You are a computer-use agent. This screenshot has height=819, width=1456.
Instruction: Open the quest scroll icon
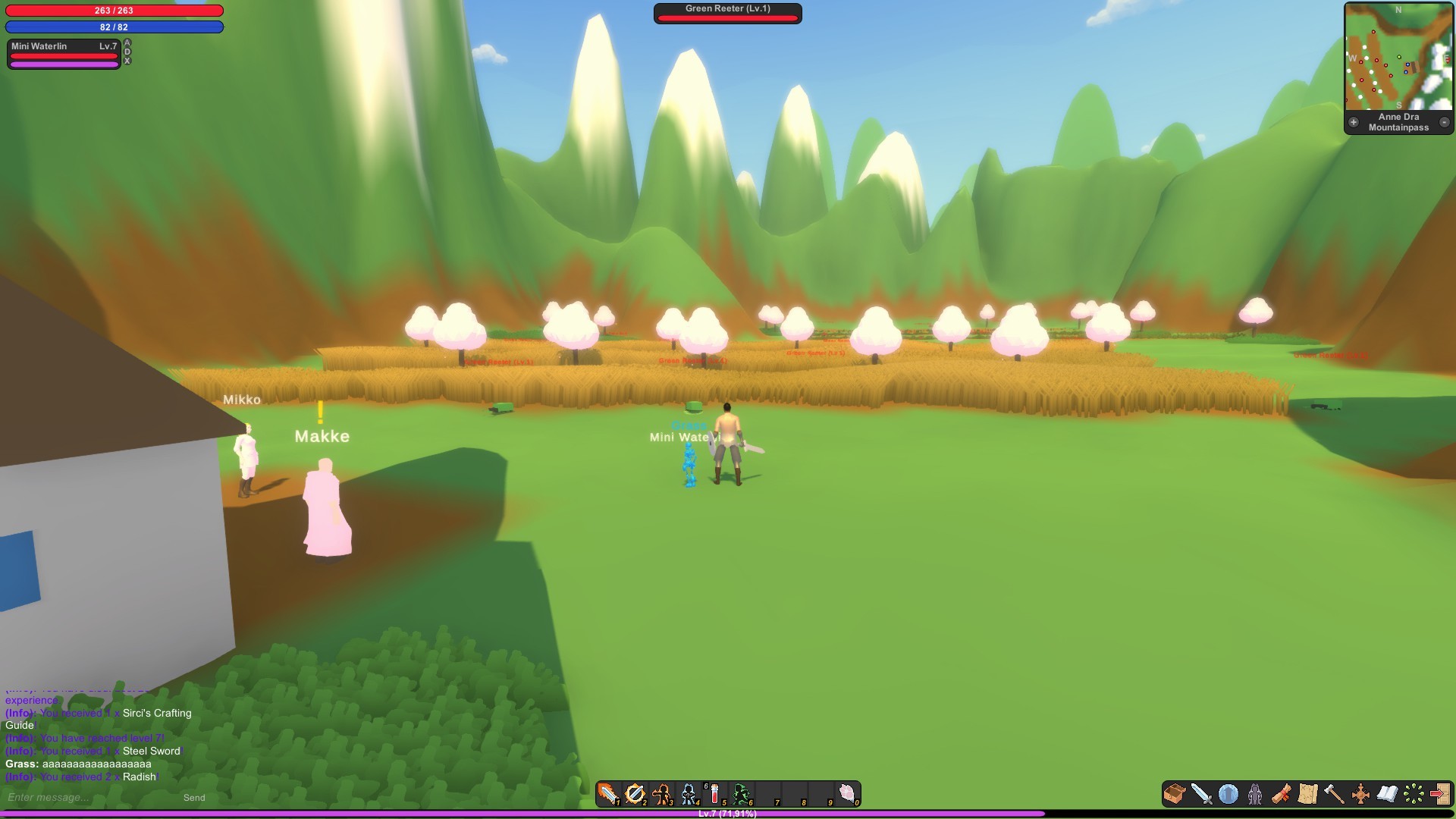coord(1281,795)
